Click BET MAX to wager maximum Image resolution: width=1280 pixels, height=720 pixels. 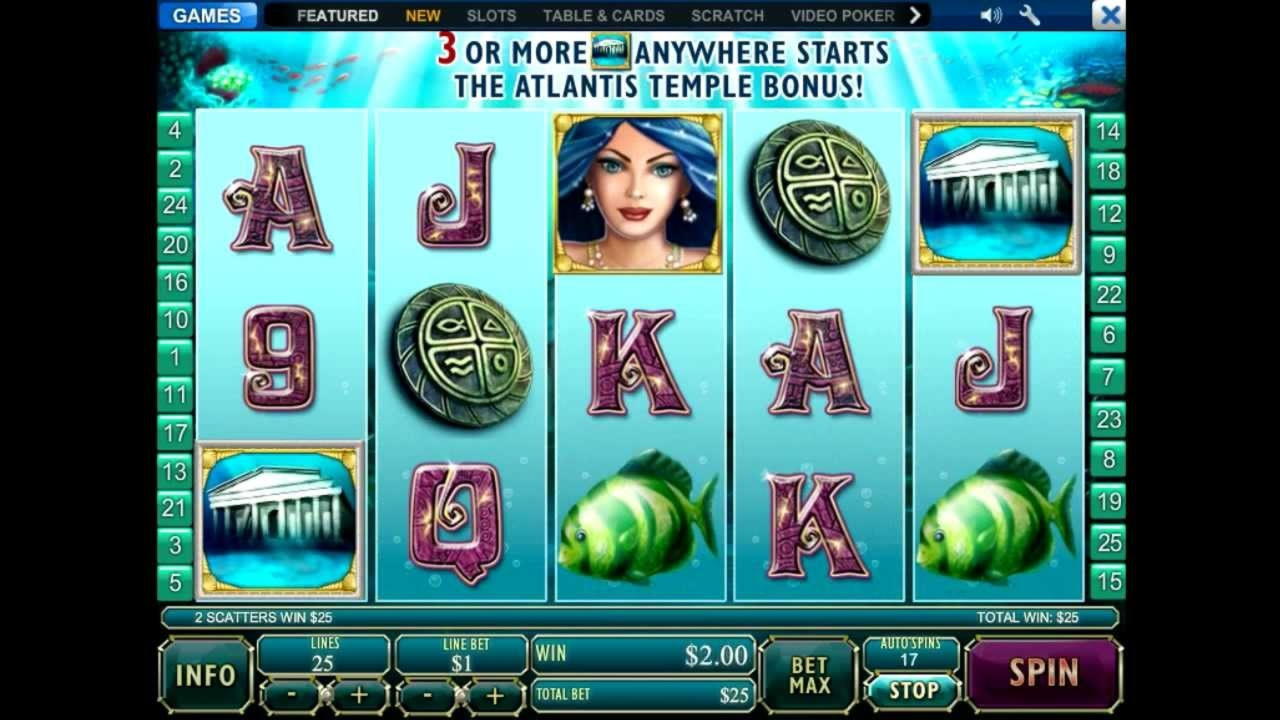point(808,675)
